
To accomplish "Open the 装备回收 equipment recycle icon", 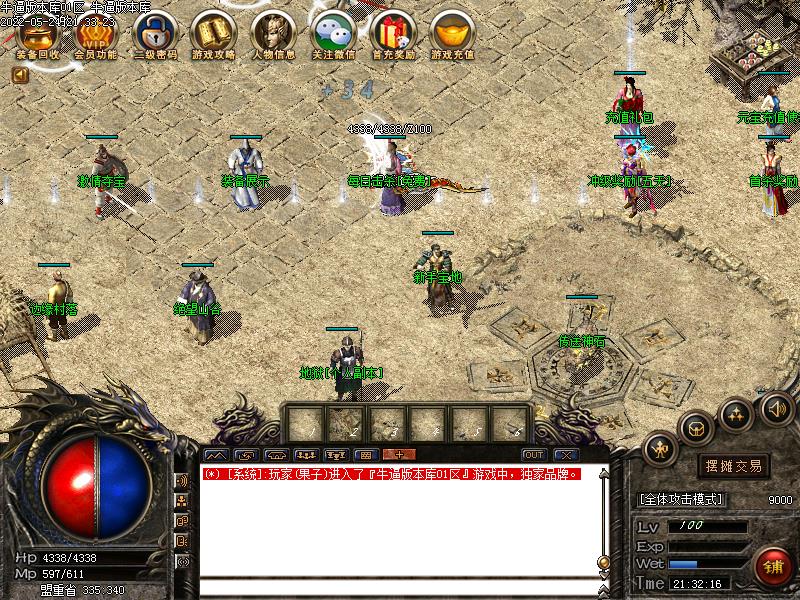I will coord(38,35).
